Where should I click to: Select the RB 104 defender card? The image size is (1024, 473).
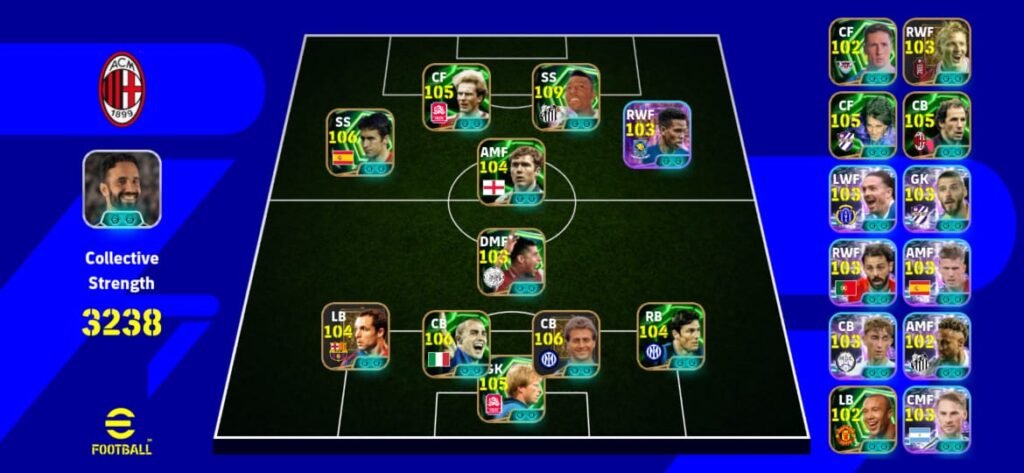[670, 337]
